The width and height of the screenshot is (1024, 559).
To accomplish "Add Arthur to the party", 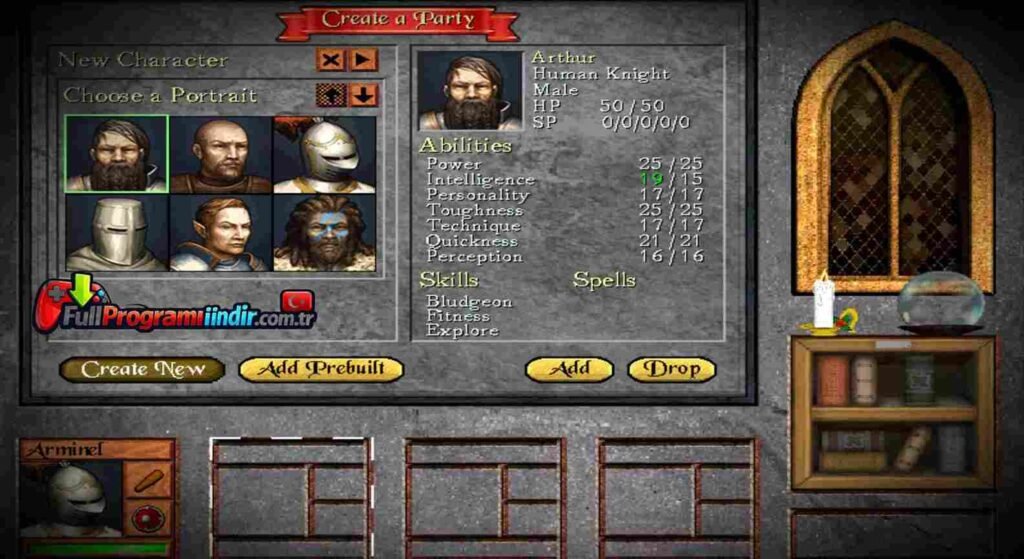I will coord(570,369).
